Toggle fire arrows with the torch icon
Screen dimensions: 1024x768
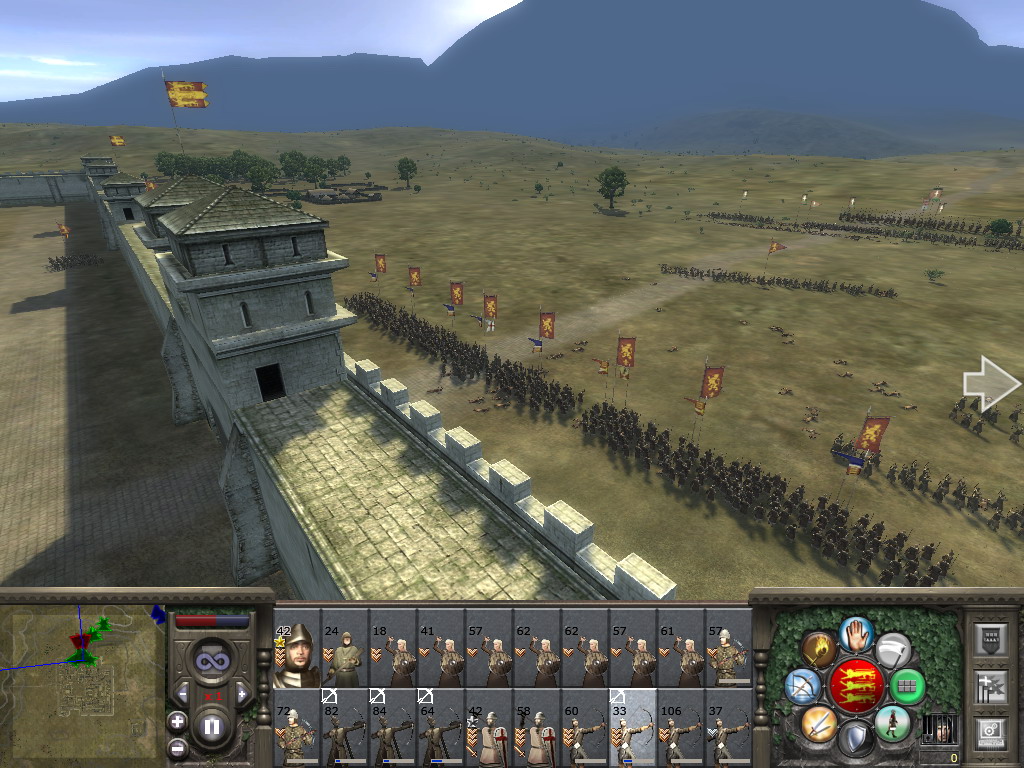tap(818, 649)
